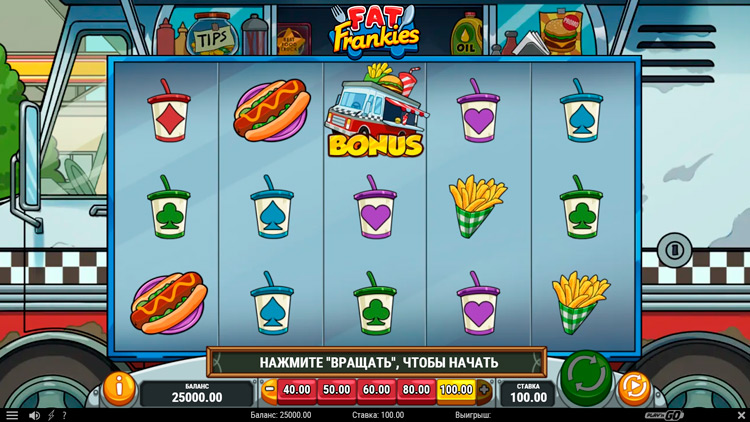Open the orange autoplay button
The width and height of the screenshot is (750, 422).
[x=633, y=387]
